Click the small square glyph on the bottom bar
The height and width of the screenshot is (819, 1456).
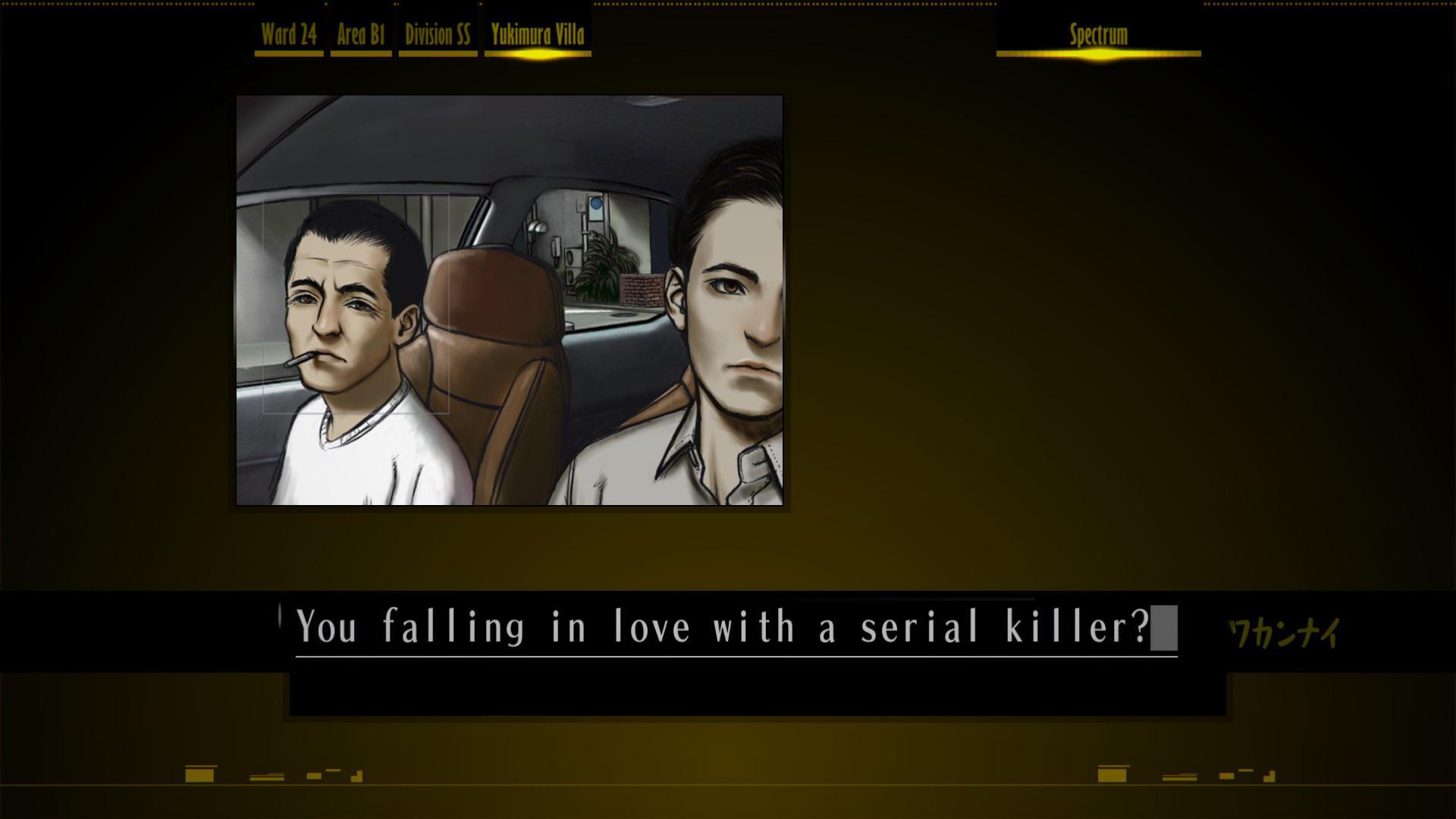click(313, 776)
